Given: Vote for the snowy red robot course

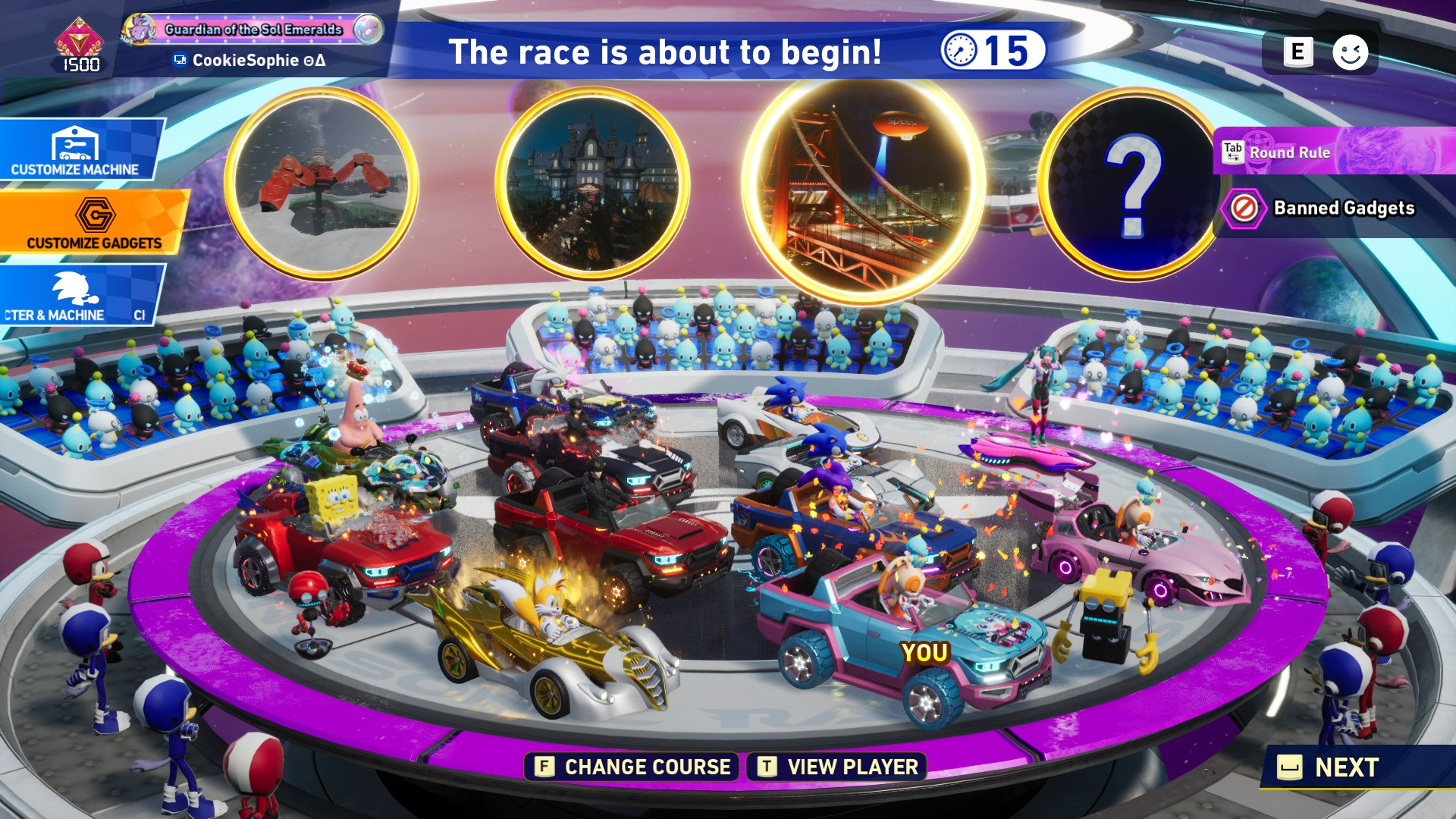Looking at the screenshot, I should tap(322, 184).
